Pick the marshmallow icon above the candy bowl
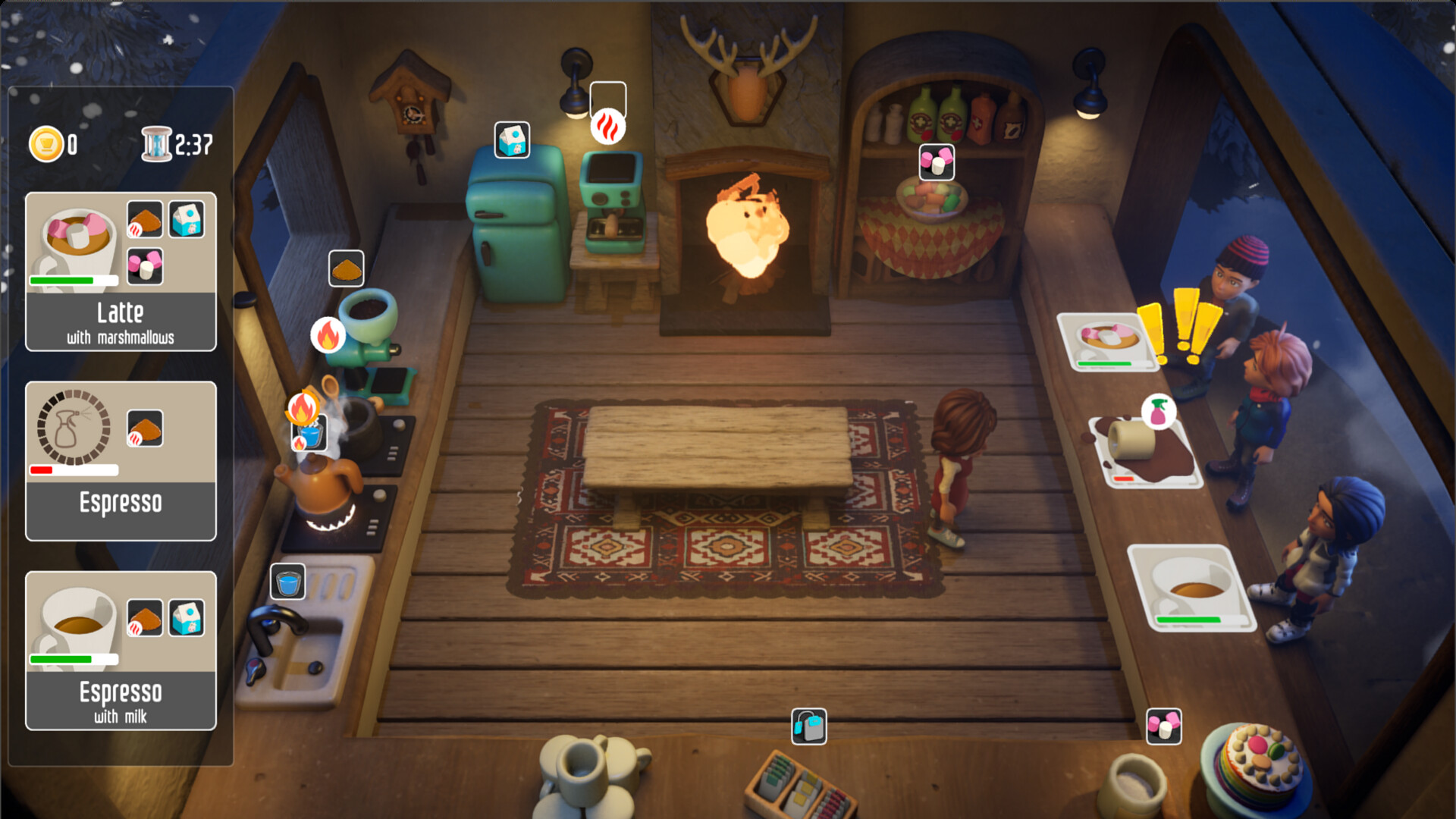1456x819 pixels. 937,162
